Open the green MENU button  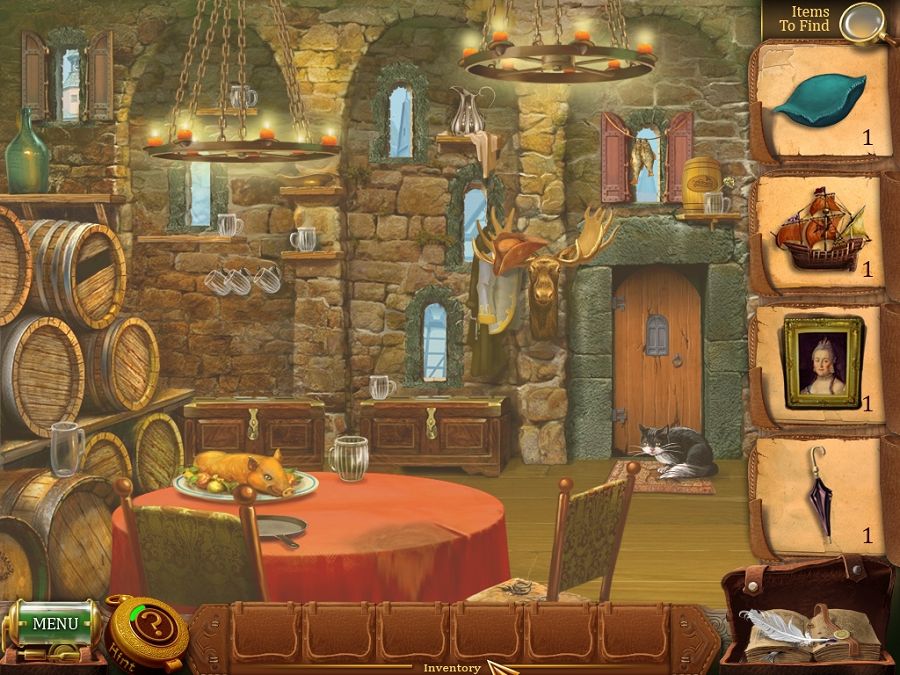pyautogui.click(x=54, y=624)
